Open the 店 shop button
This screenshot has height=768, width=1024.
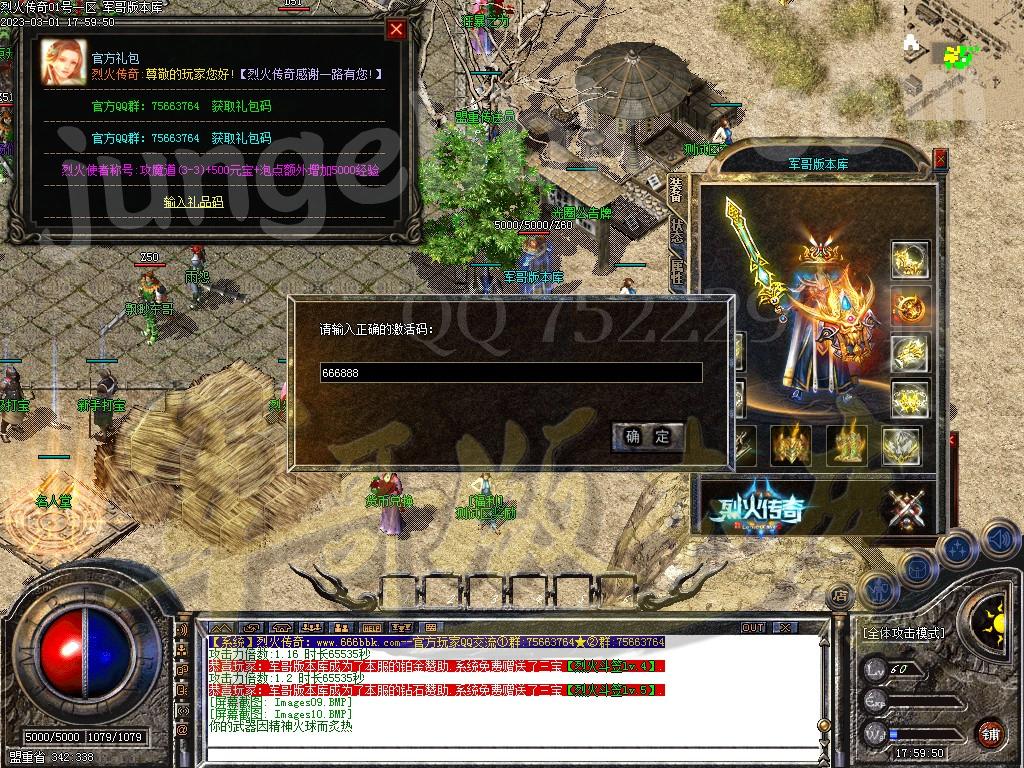tap(839, 594)
